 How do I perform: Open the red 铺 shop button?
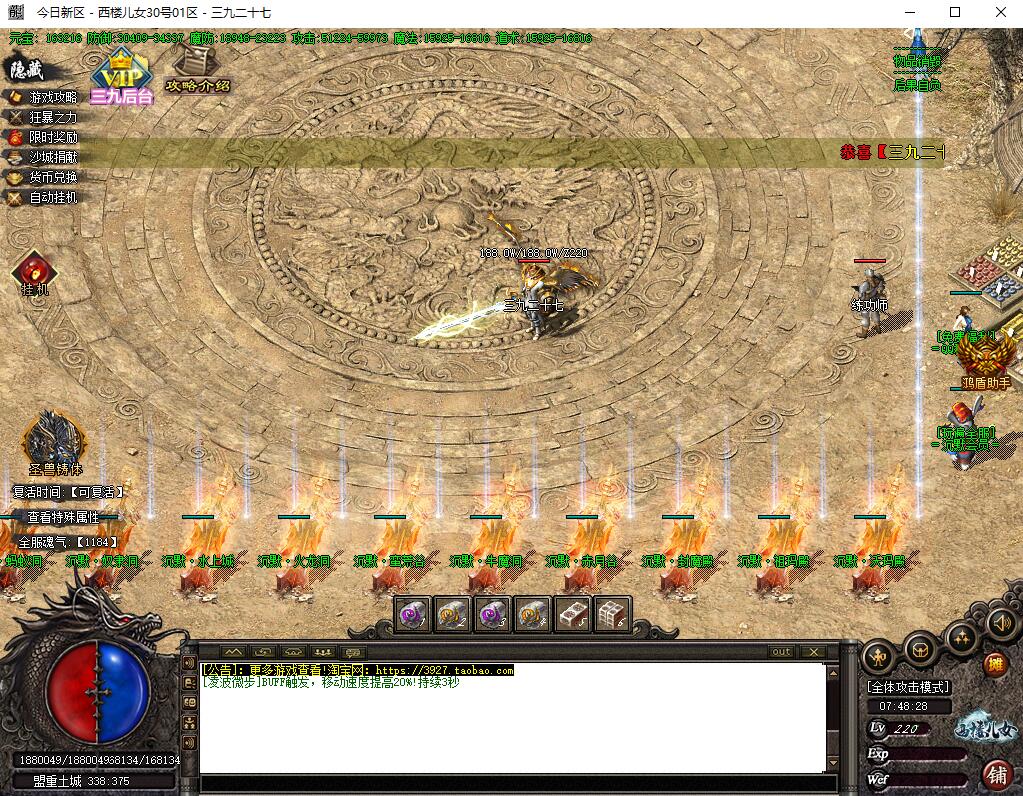pyautogui.click(x=996, y=773)
